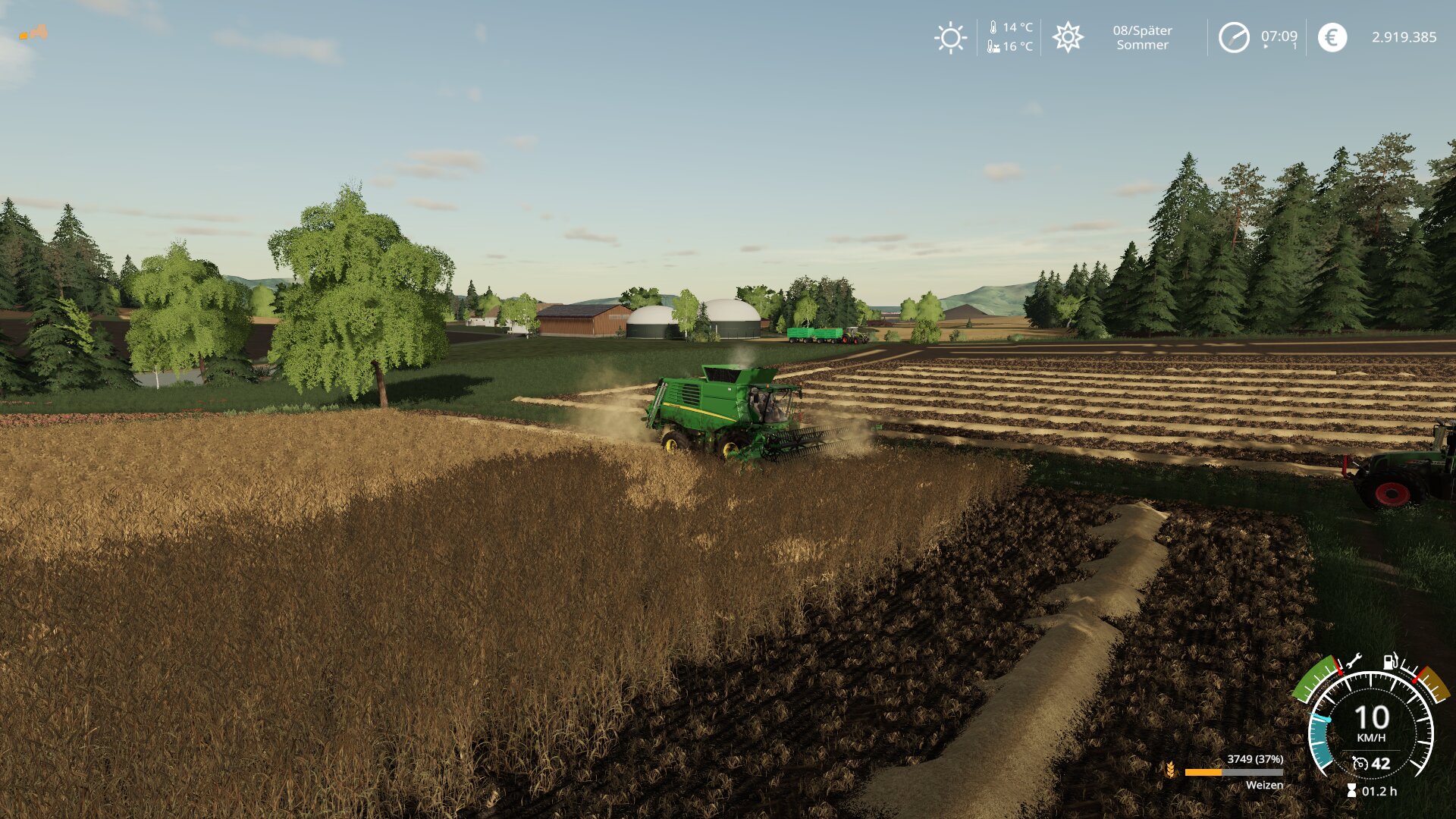
Task: Click the game clock icon
Action: point(1234,37)
